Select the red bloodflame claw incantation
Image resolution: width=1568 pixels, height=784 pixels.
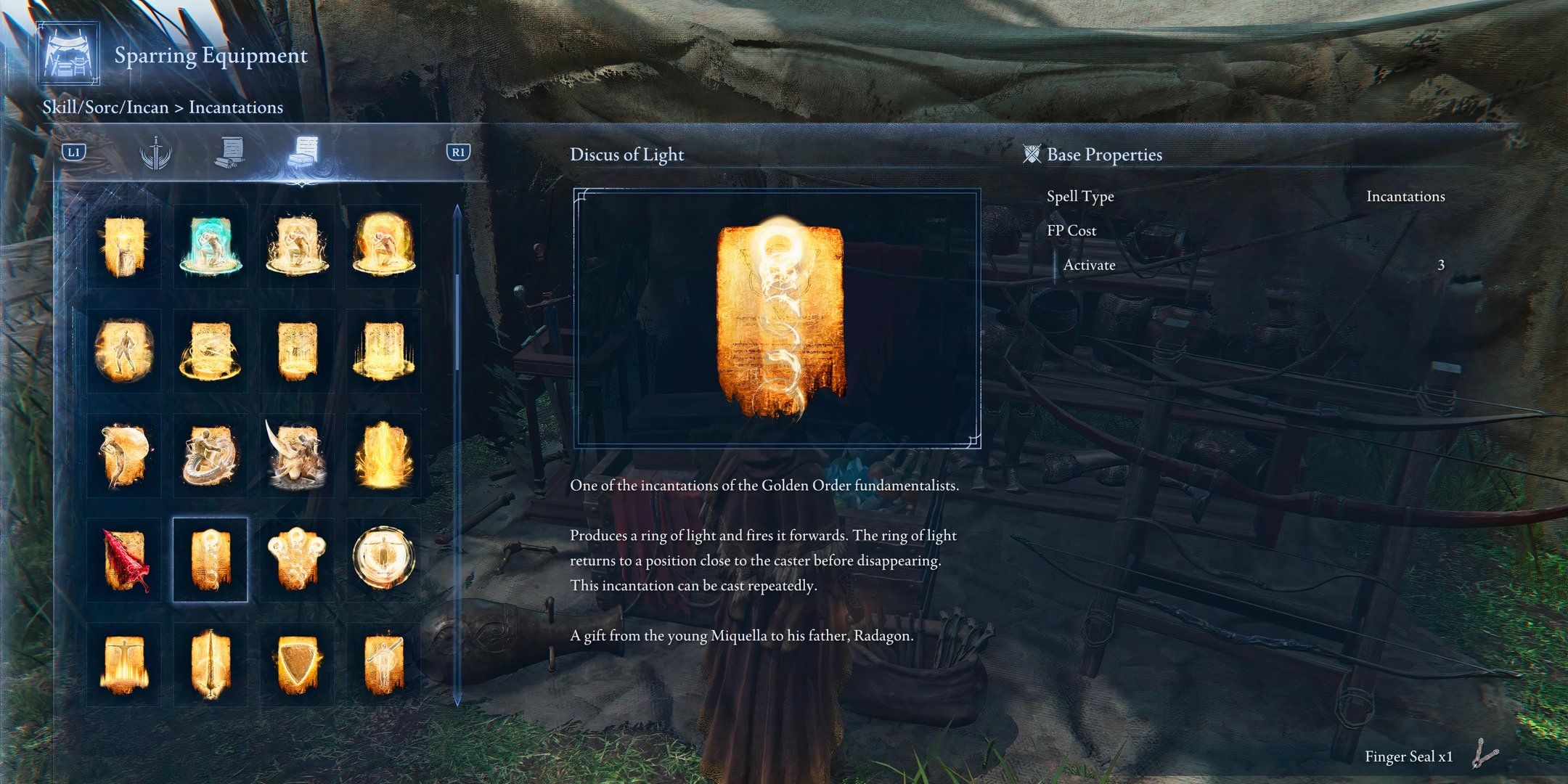[x=124, y=560]
